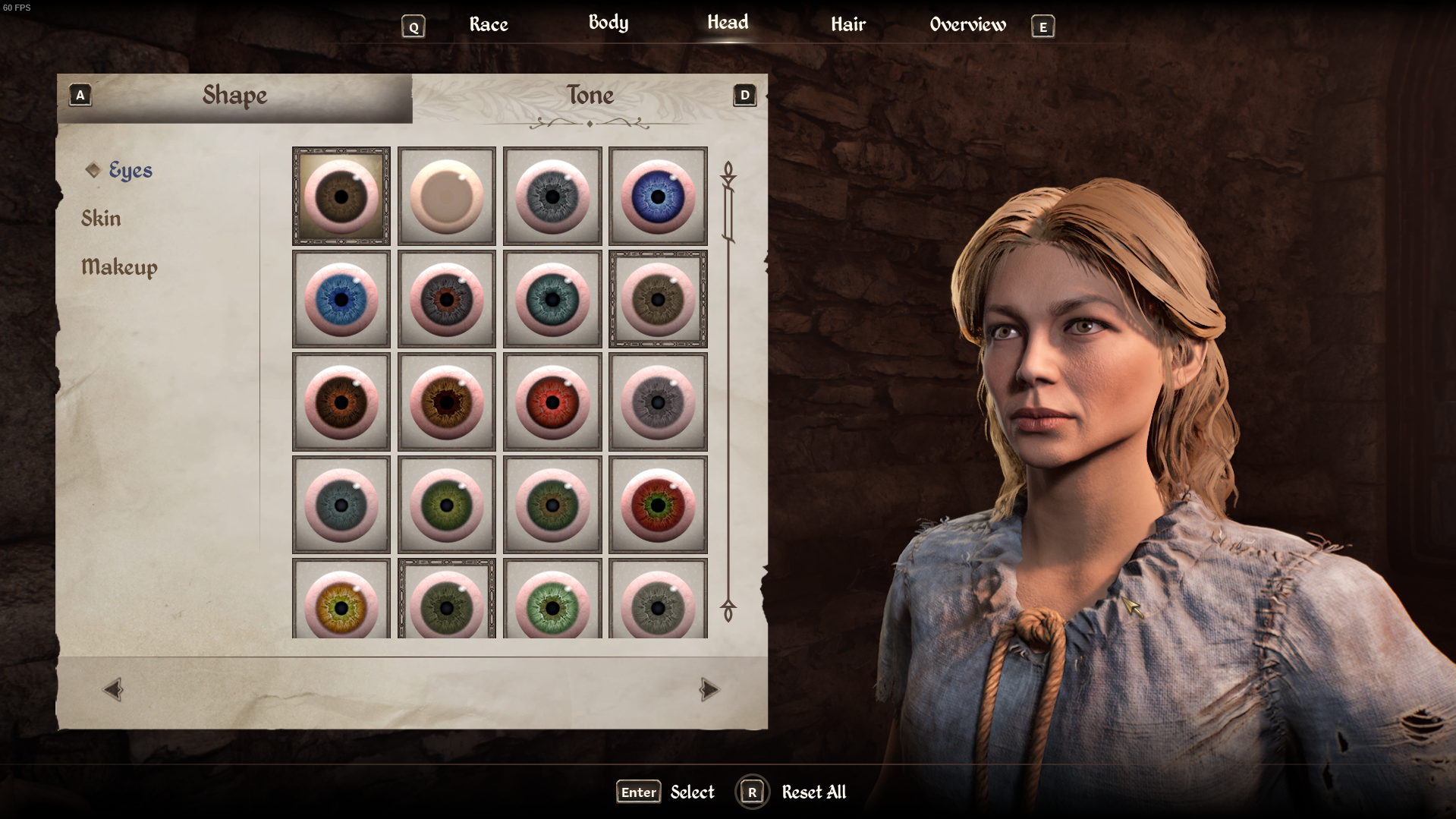Click the left arrow below the eye grid
This screenshot has height=819, width=1456.
coord(113,689)
